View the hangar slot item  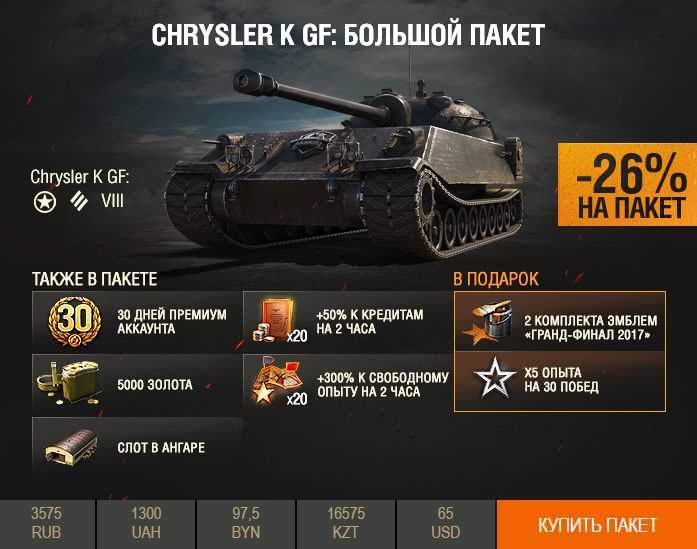pyautogui.click(x=137, y=447)
